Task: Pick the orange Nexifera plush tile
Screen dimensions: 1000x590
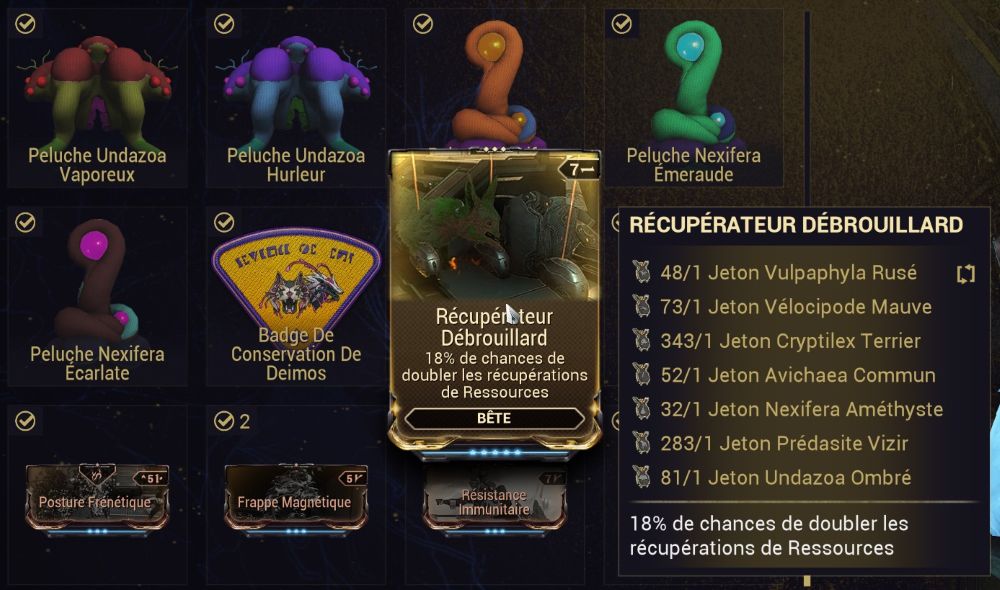Action: 495,80
